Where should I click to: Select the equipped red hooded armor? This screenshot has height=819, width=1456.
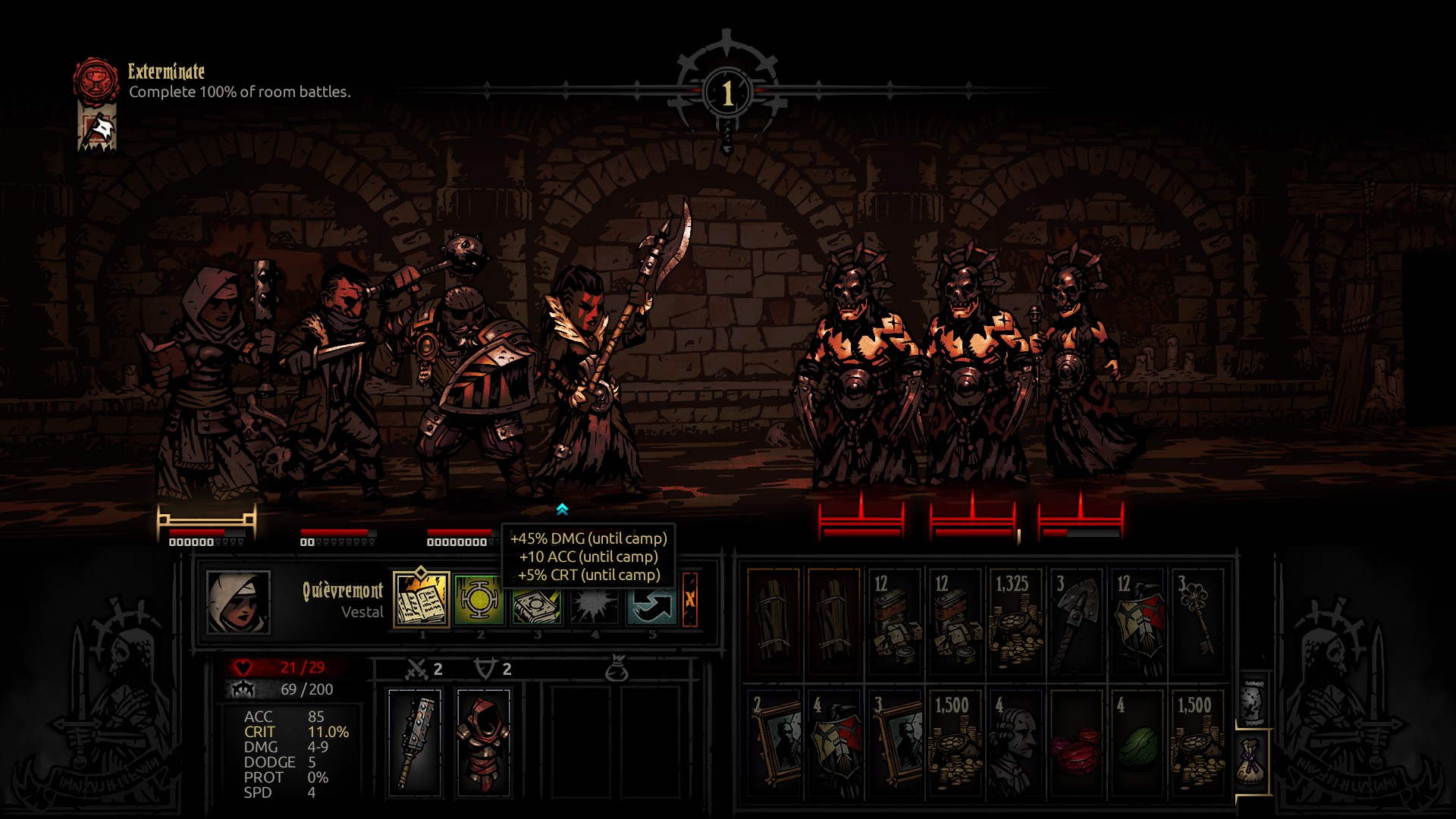pyautogui.click(x=483, y=742)
